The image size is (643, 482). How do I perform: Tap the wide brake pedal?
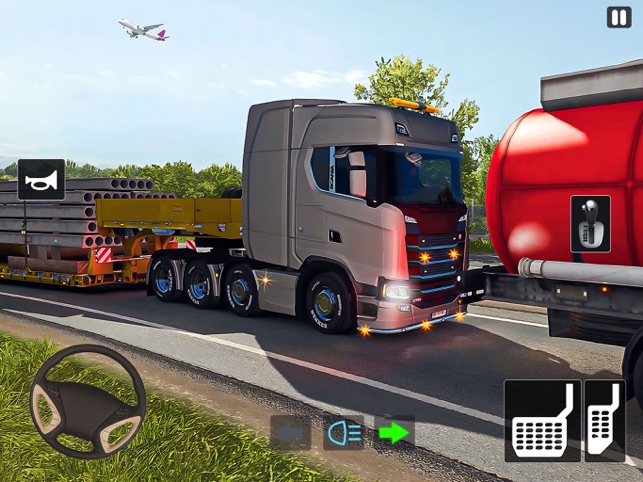tap(542, 421)
